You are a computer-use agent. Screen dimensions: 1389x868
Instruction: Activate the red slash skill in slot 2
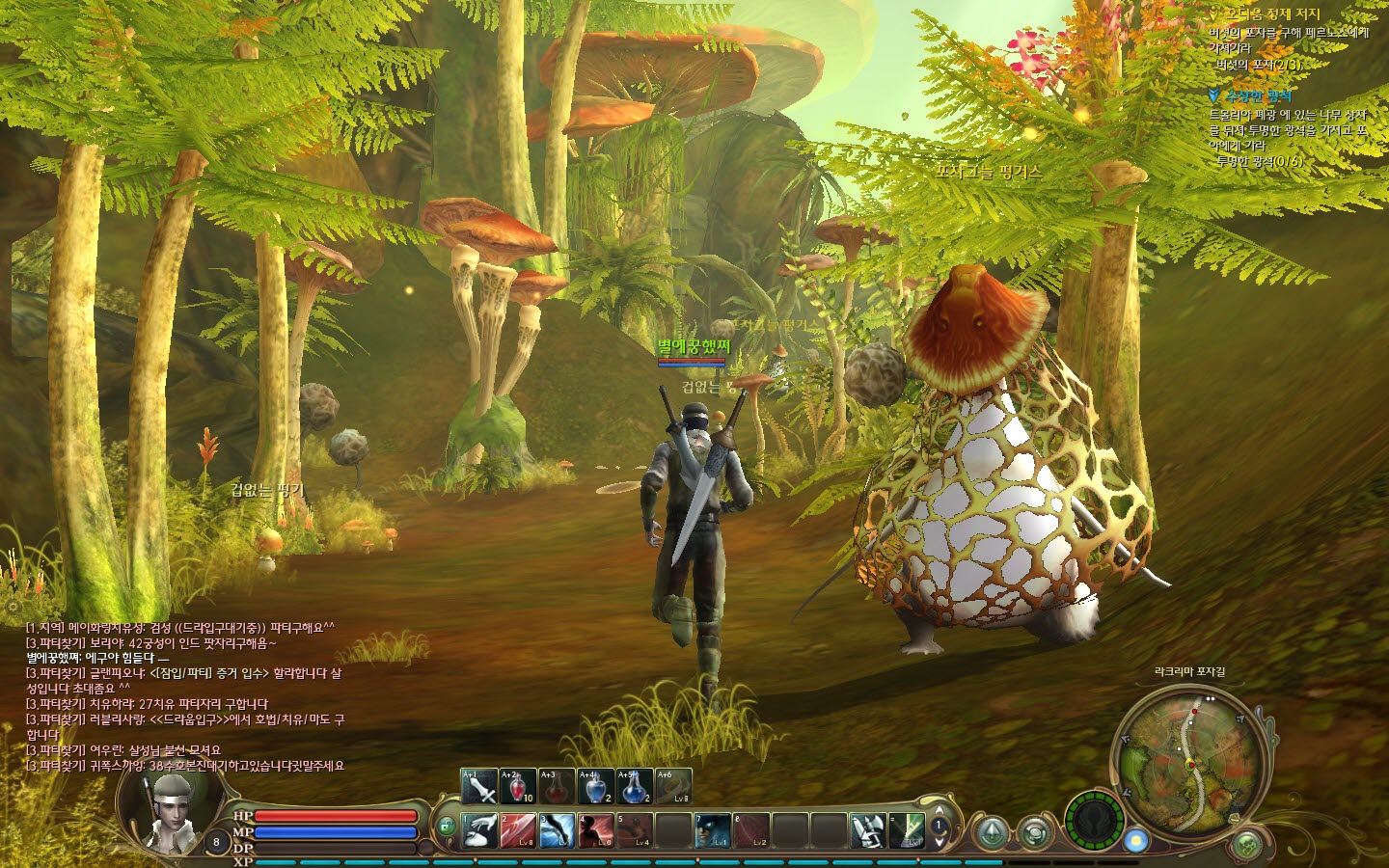(519, 830)
